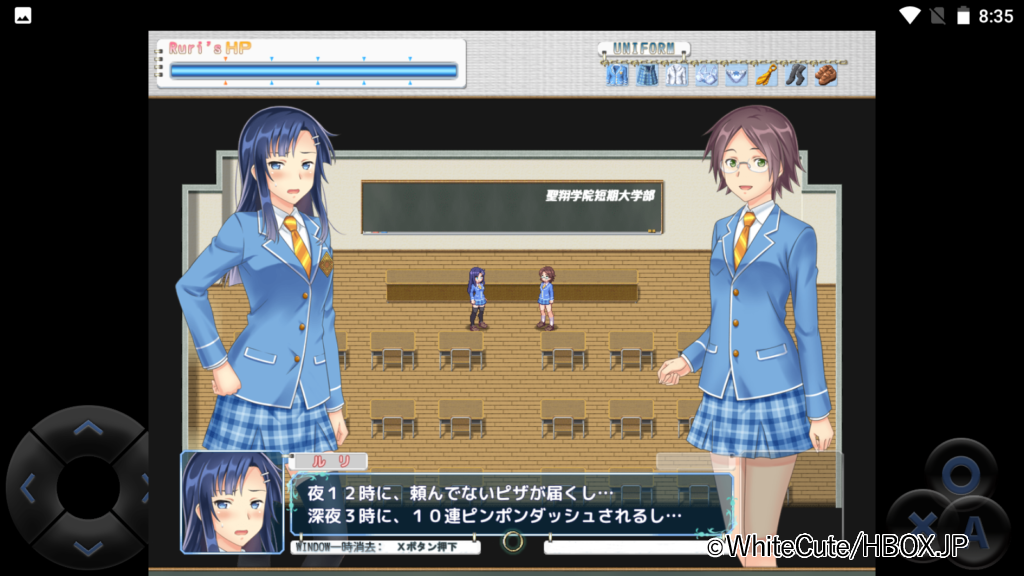The width and height of the screenshot is (1024, 576).
Task: Tap the d-pad down arrow
Action: (88, 546)
